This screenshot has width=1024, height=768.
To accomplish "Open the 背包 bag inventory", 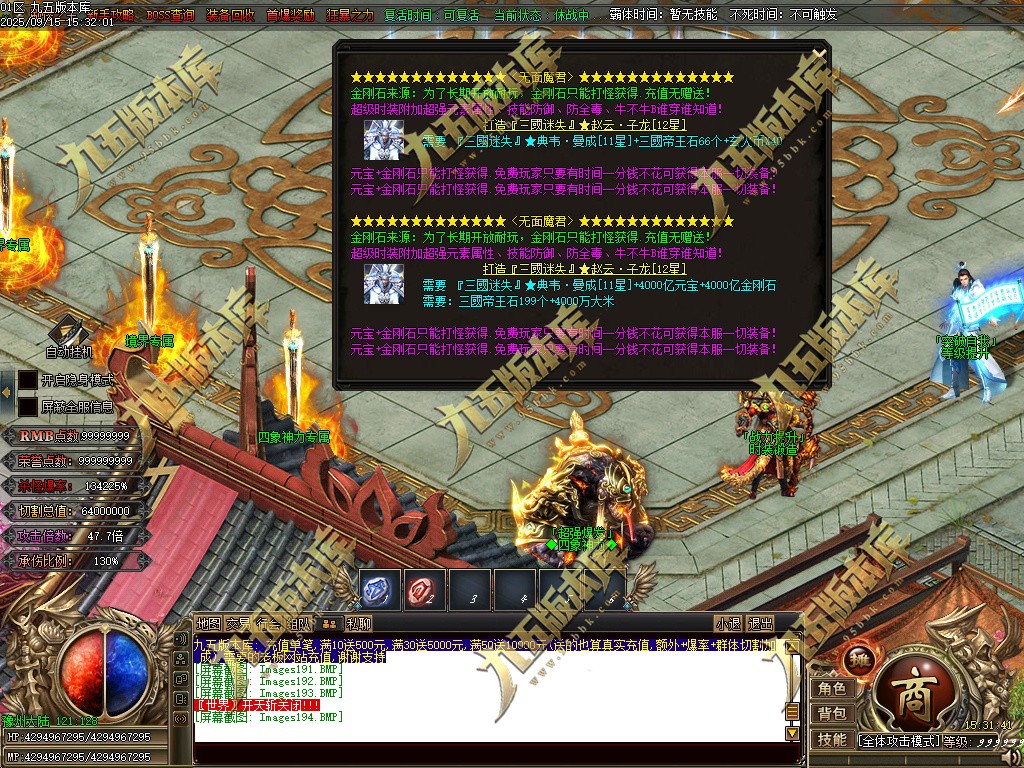I will pos(831,714).
